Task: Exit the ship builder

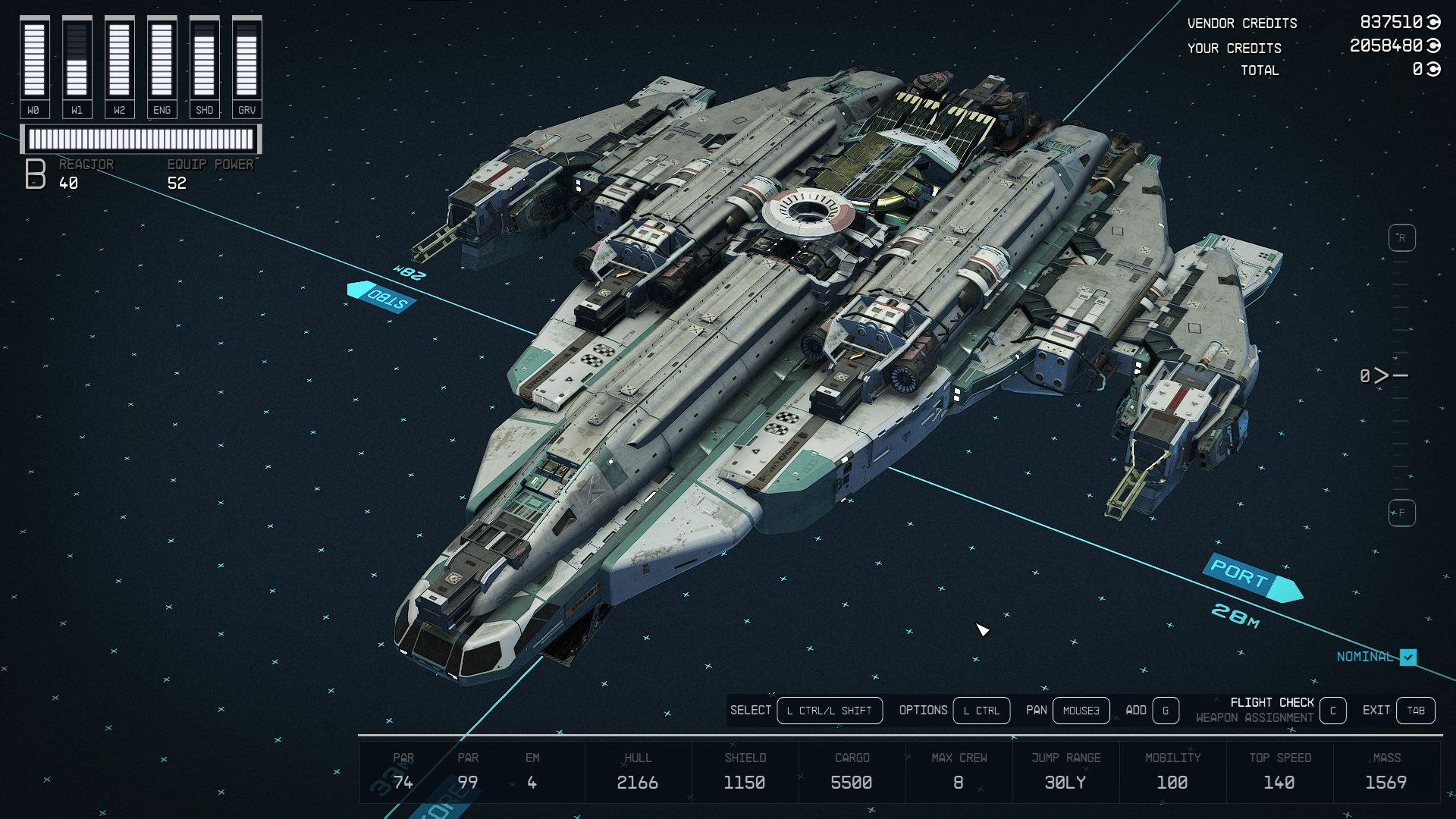Action: 1415,711
